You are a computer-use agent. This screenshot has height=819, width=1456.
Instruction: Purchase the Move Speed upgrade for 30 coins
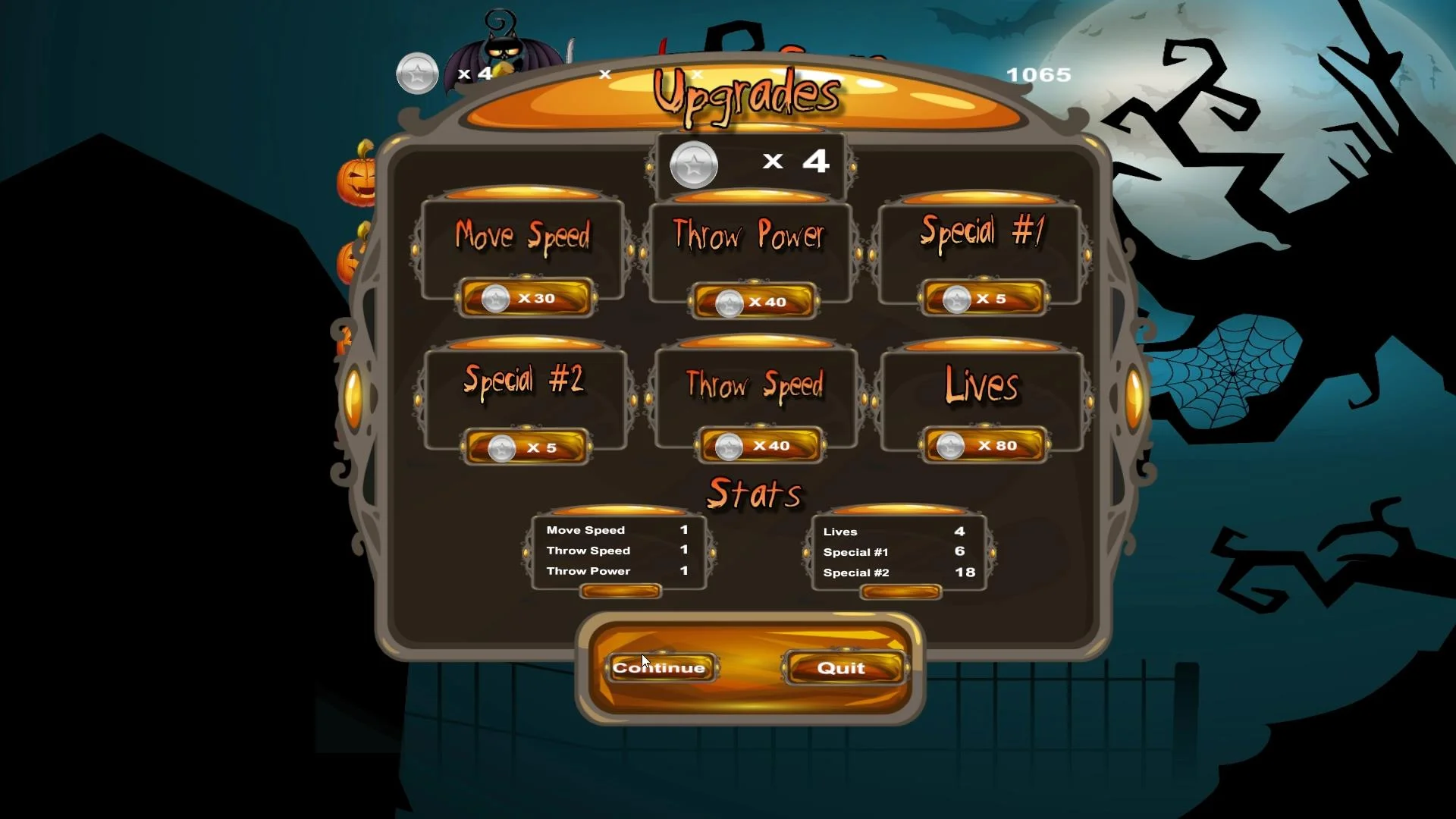pyautogui.click(x=525, y=298)
